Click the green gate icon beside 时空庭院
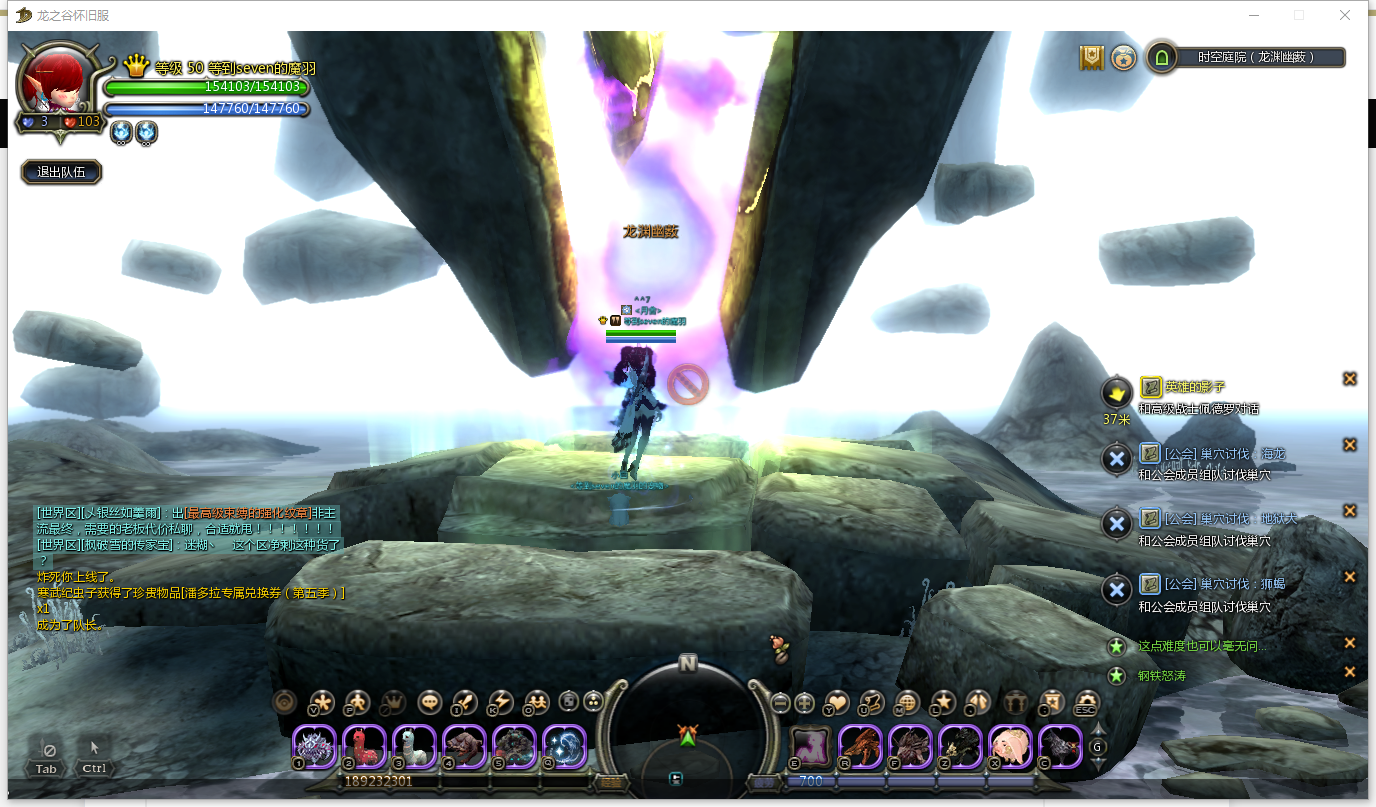Screen dimensions: 1376x807 click(x=1162, y=57)
